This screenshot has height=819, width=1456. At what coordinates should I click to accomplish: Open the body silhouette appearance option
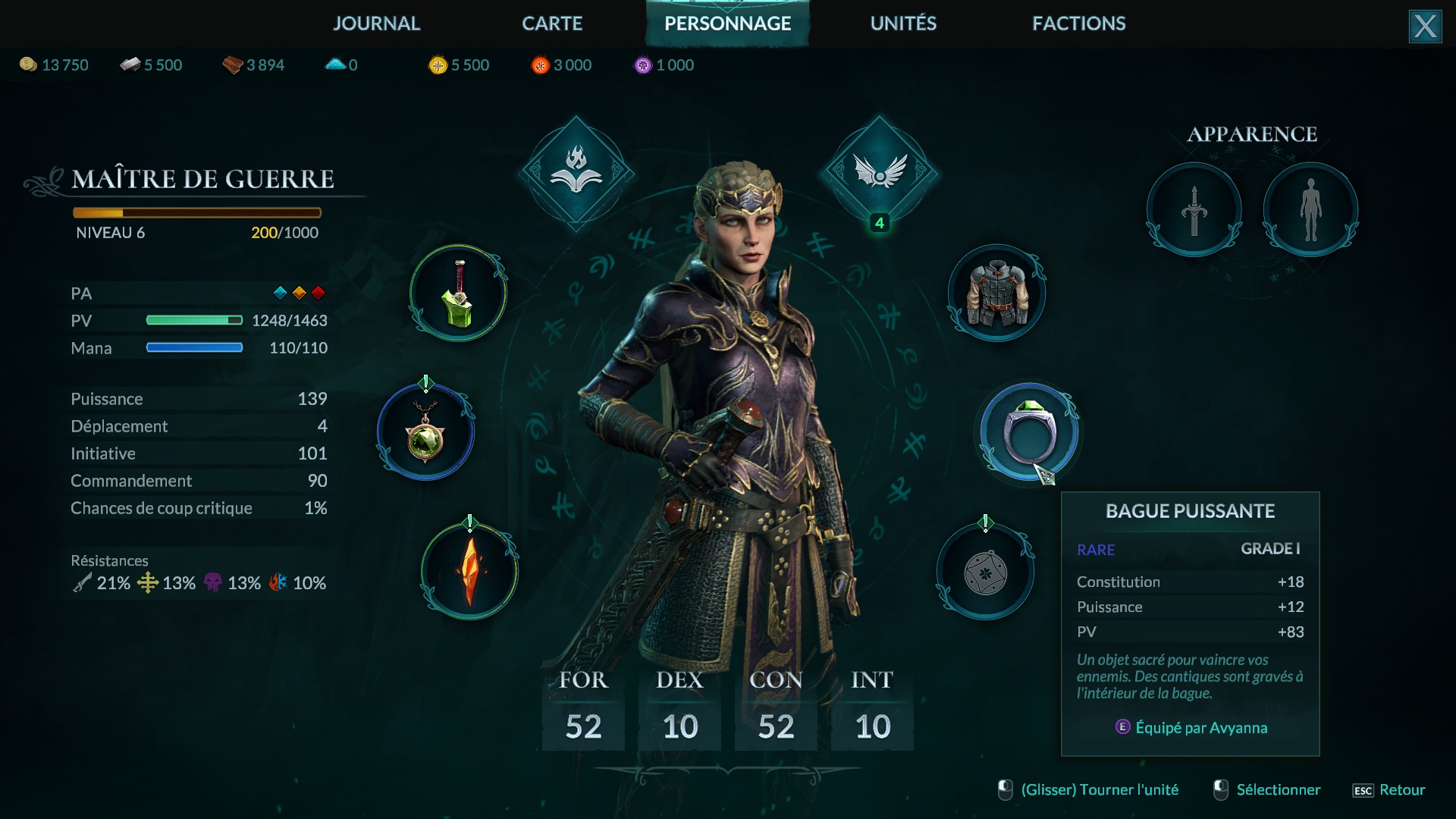1310,210
